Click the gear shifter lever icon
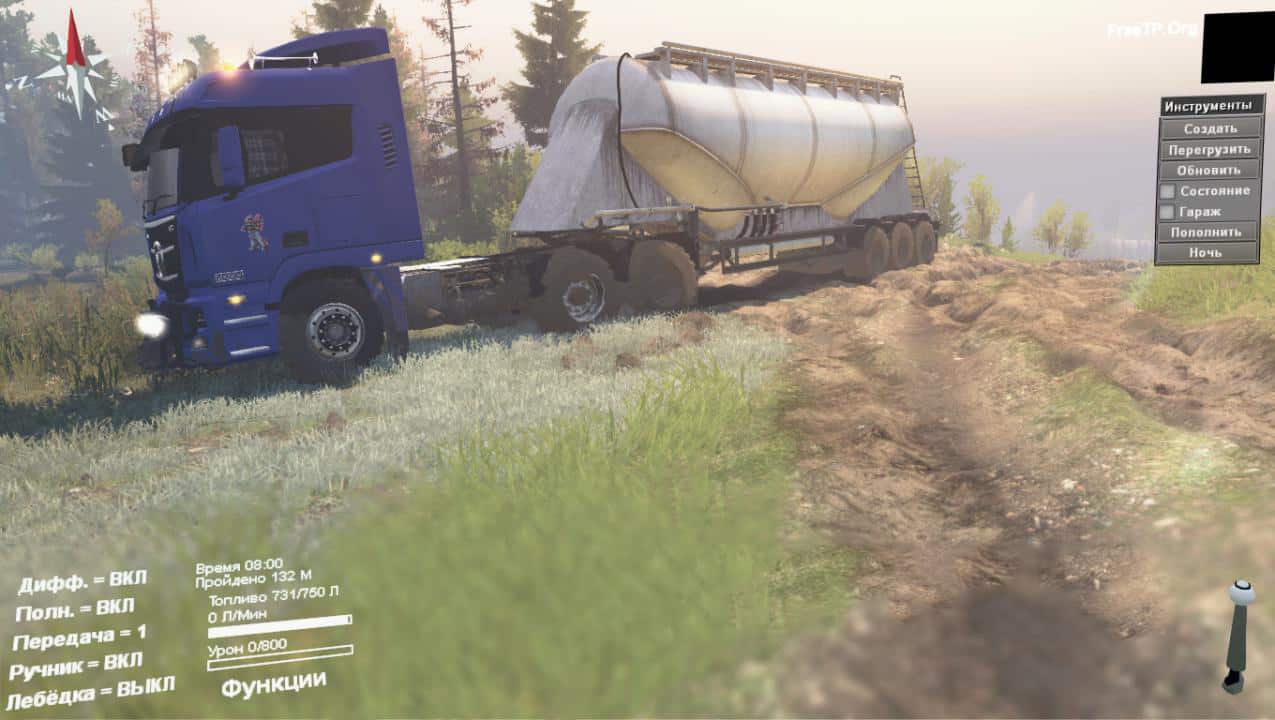Viewport: 1275px width, 720px height. click(x=1239, y=636)
